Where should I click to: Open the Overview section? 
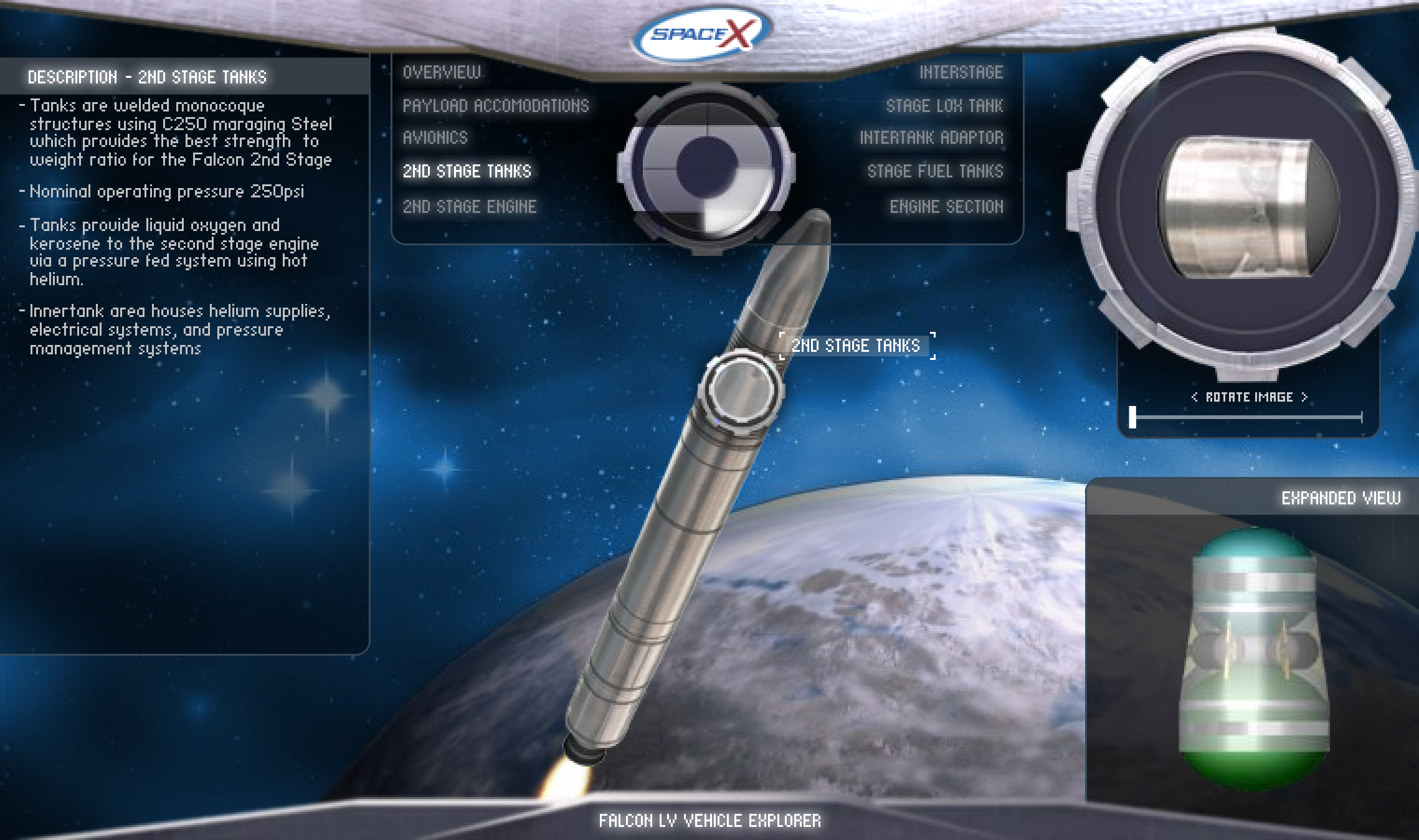click(x=440, y=72)
